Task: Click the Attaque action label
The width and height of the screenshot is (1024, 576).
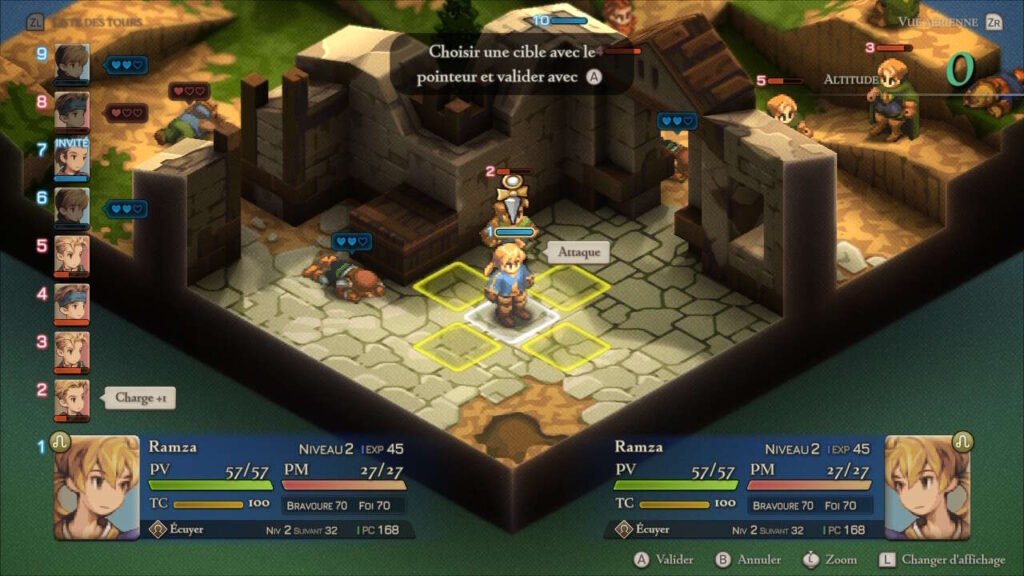Action: pos(580,252)
